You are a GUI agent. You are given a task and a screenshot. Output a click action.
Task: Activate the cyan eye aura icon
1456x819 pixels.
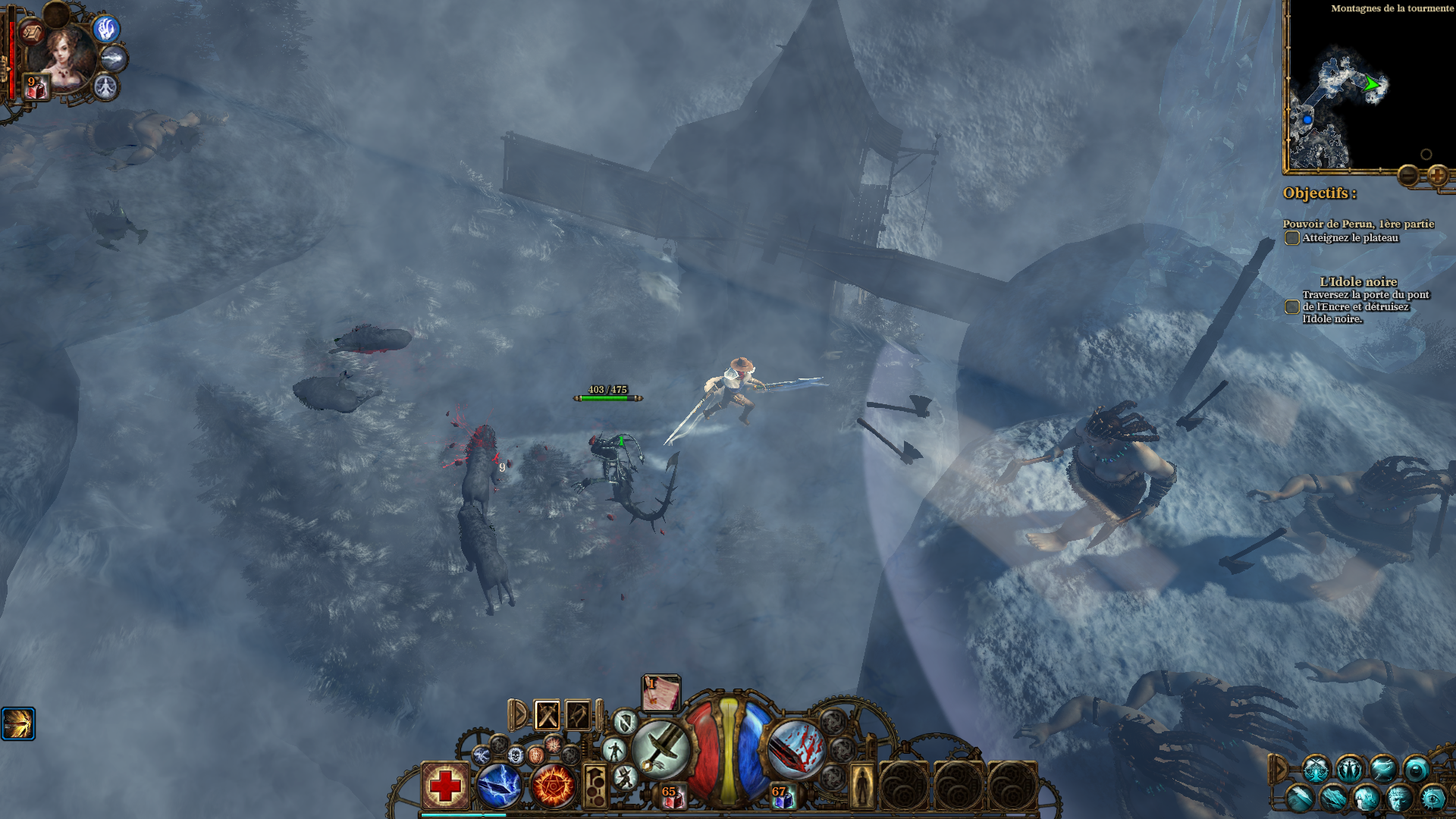coord(1432,798)
